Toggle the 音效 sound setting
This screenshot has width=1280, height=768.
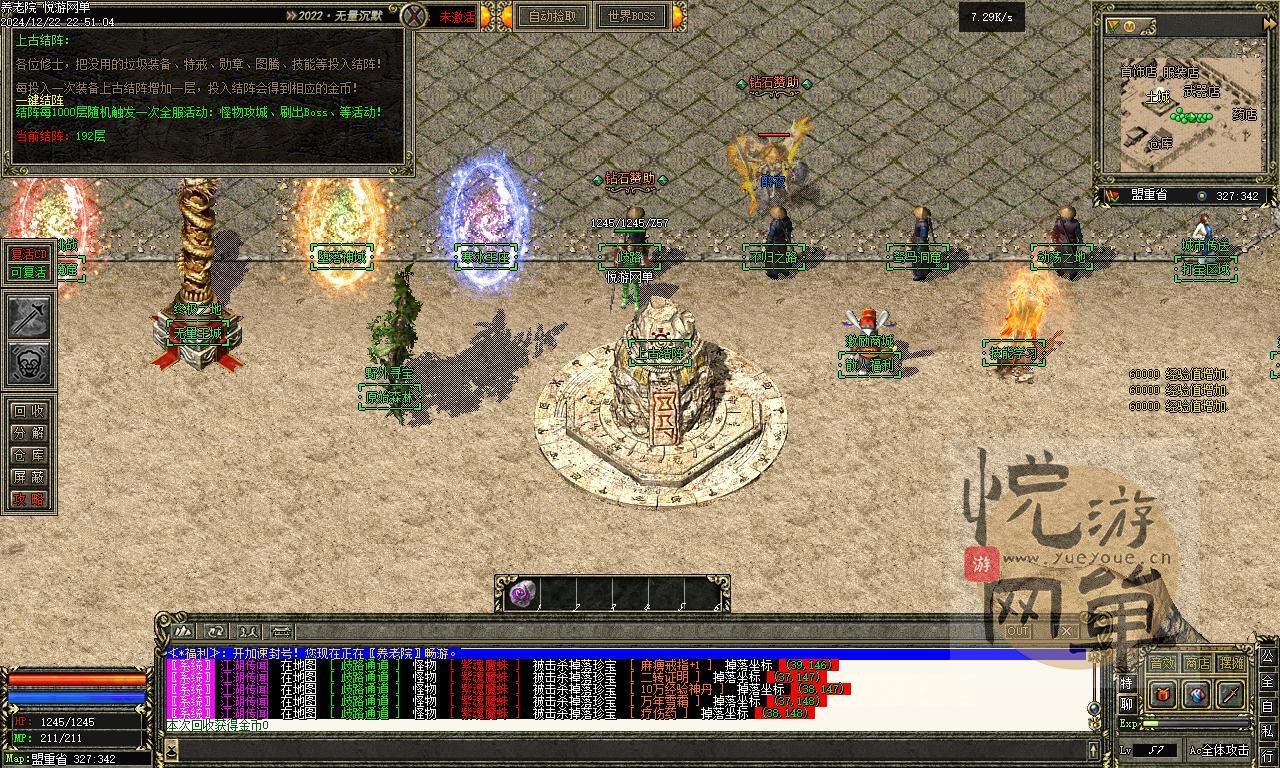[1162, 663]
